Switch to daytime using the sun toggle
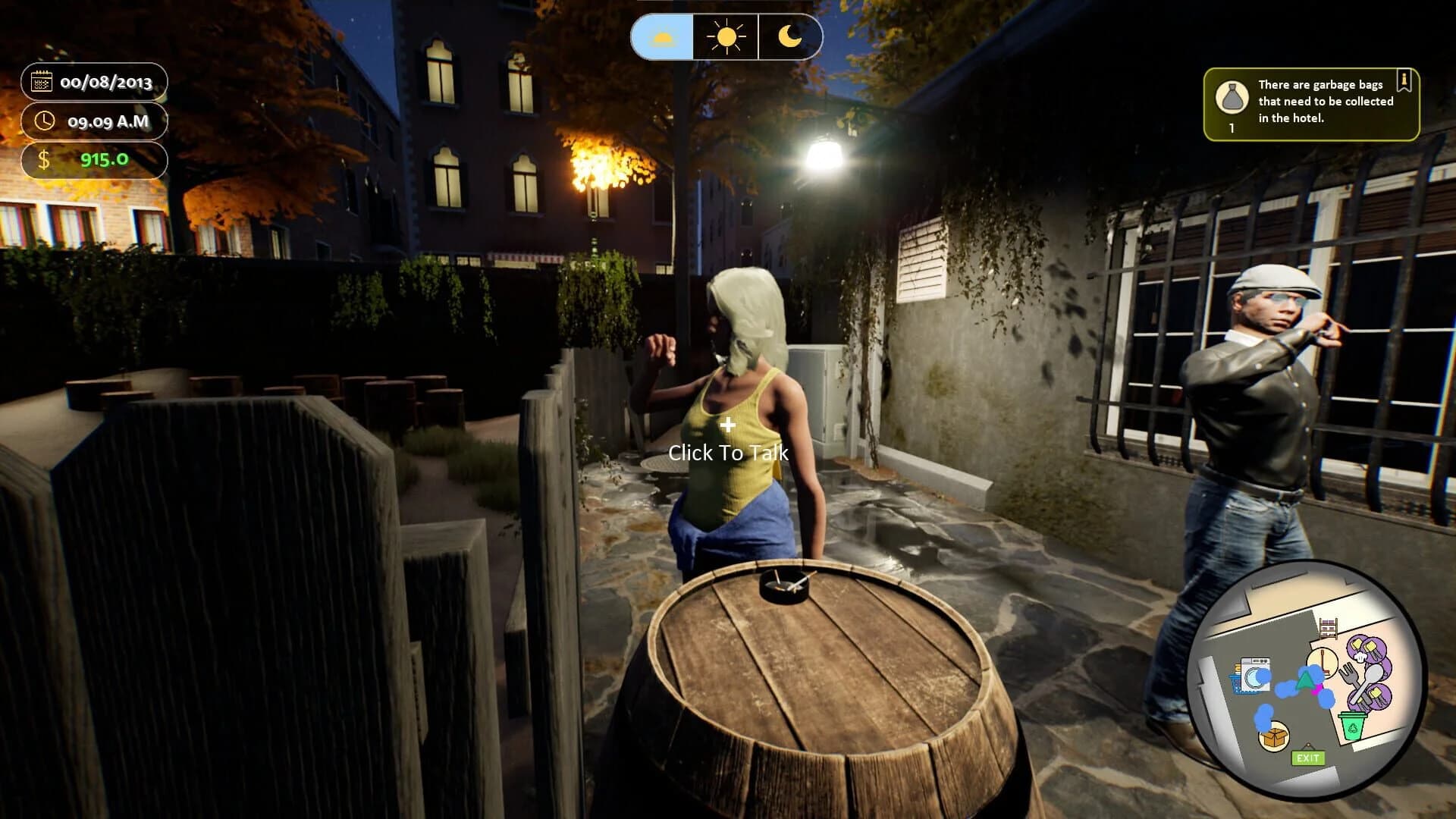The image size is (1456, 819). [x=725, y=38]
